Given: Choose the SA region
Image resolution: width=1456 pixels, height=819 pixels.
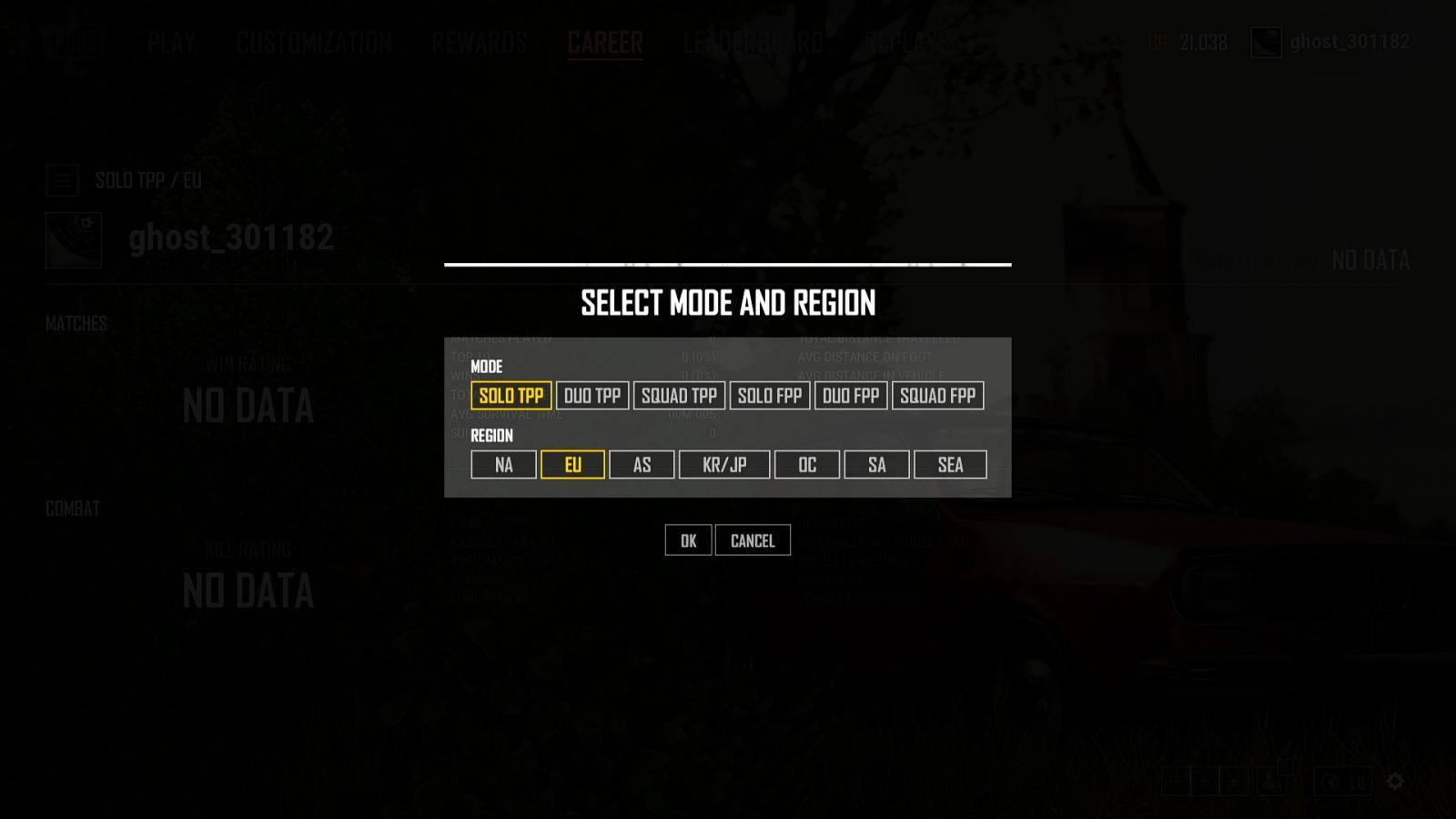Looking at the screenshot, I should [876, 465].
